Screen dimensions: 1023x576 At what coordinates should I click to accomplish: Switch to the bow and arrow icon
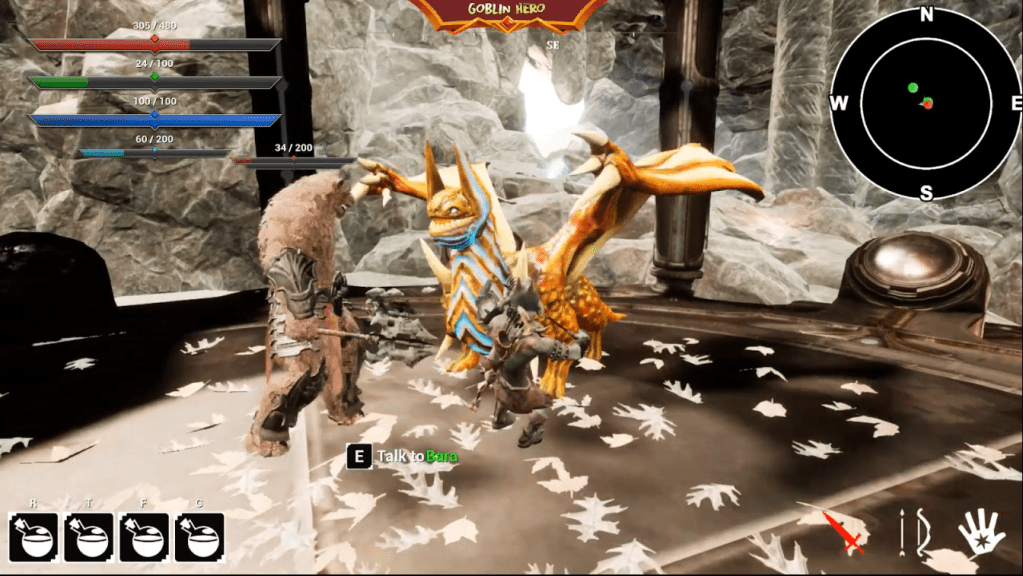[911, 531]
